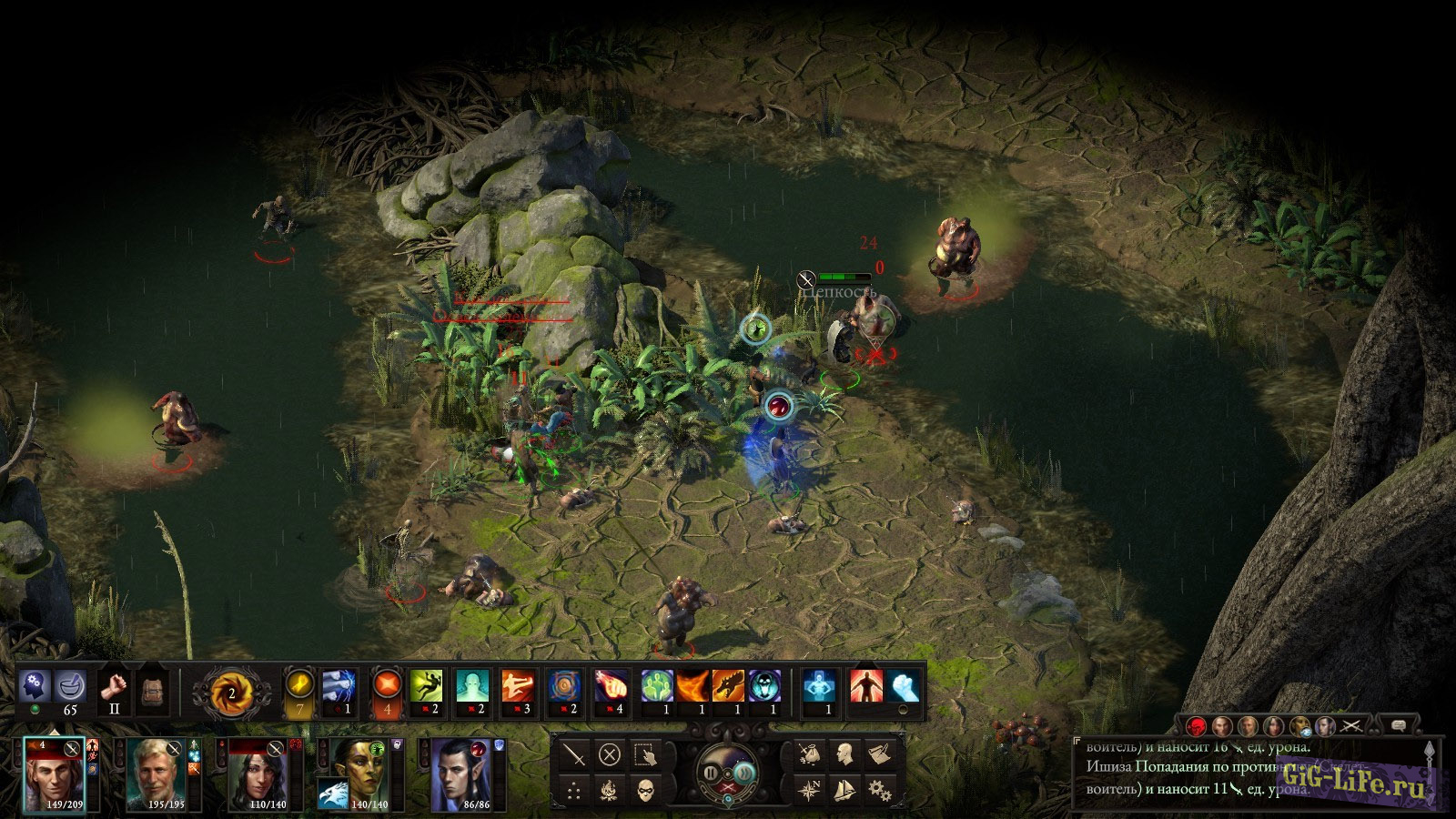1456x819 pixels.
Task: Toggle the pause button
Action: 711,773
